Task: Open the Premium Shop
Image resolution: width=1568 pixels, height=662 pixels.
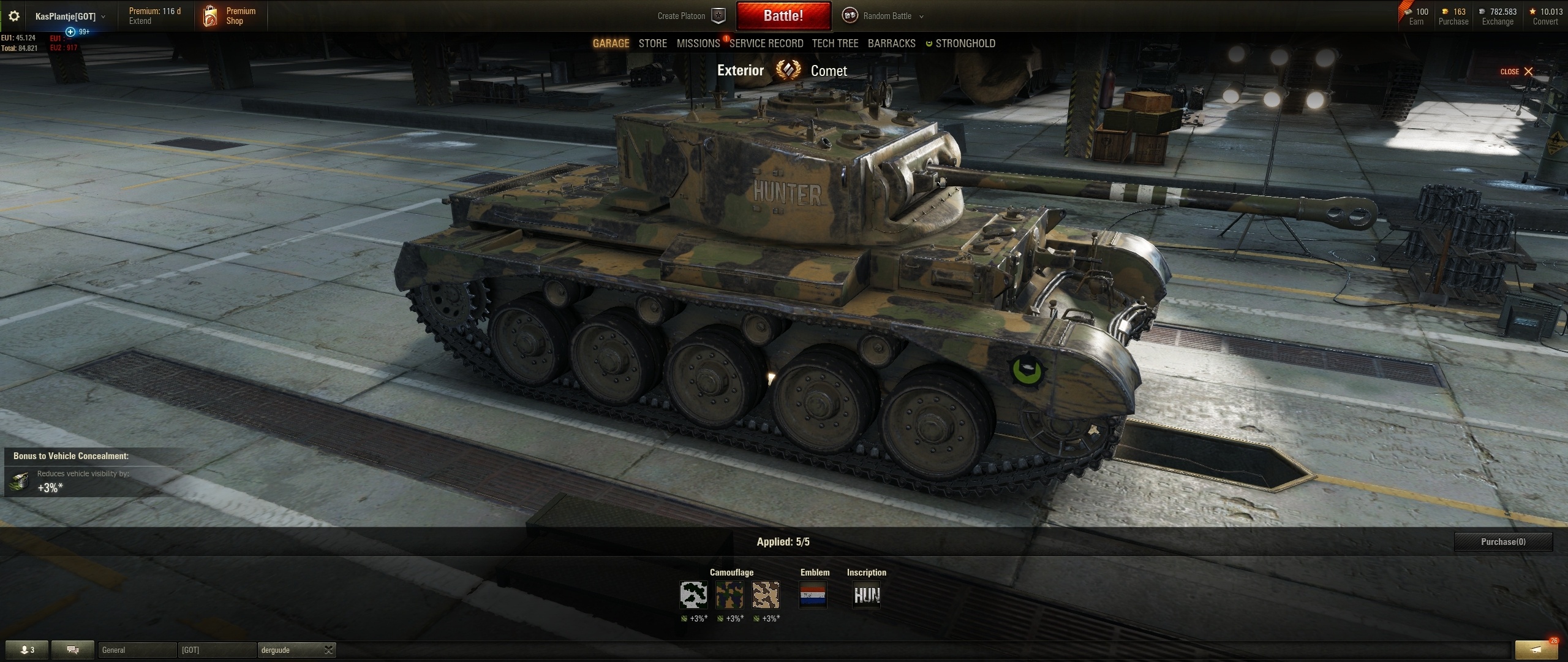Action: click(230, 16)
